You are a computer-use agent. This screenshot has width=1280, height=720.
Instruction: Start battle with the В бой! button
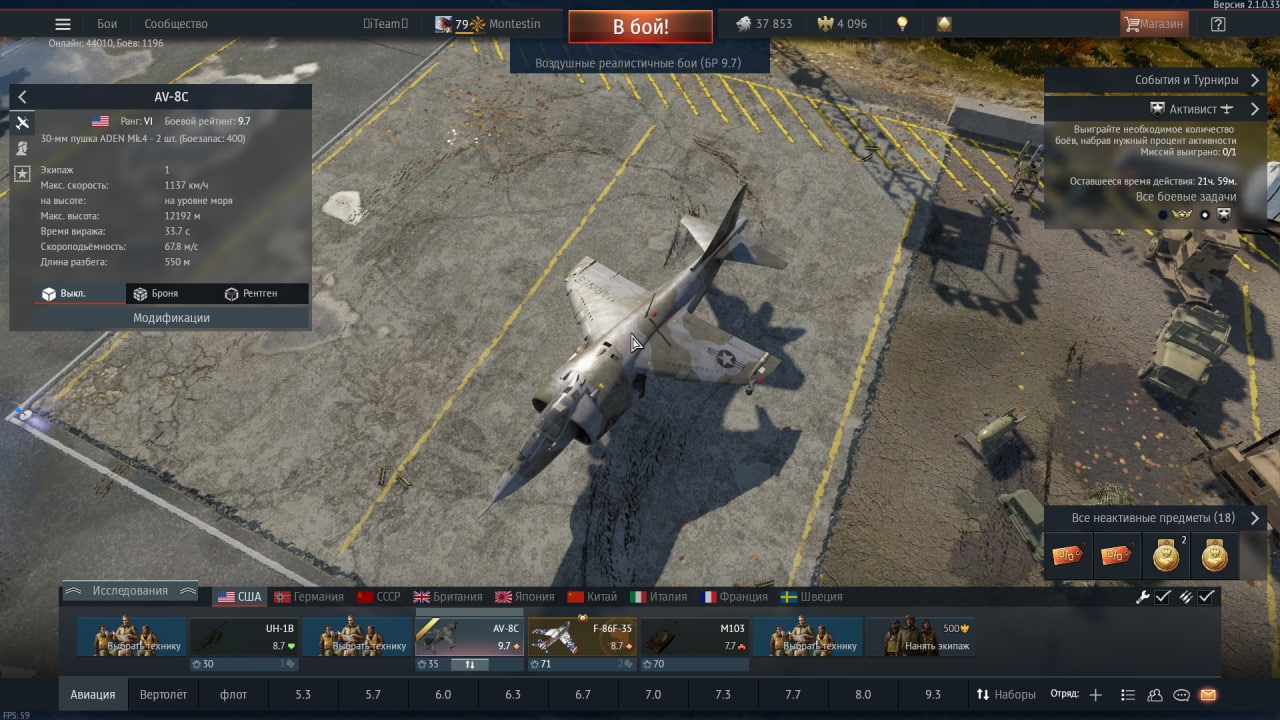640,27
